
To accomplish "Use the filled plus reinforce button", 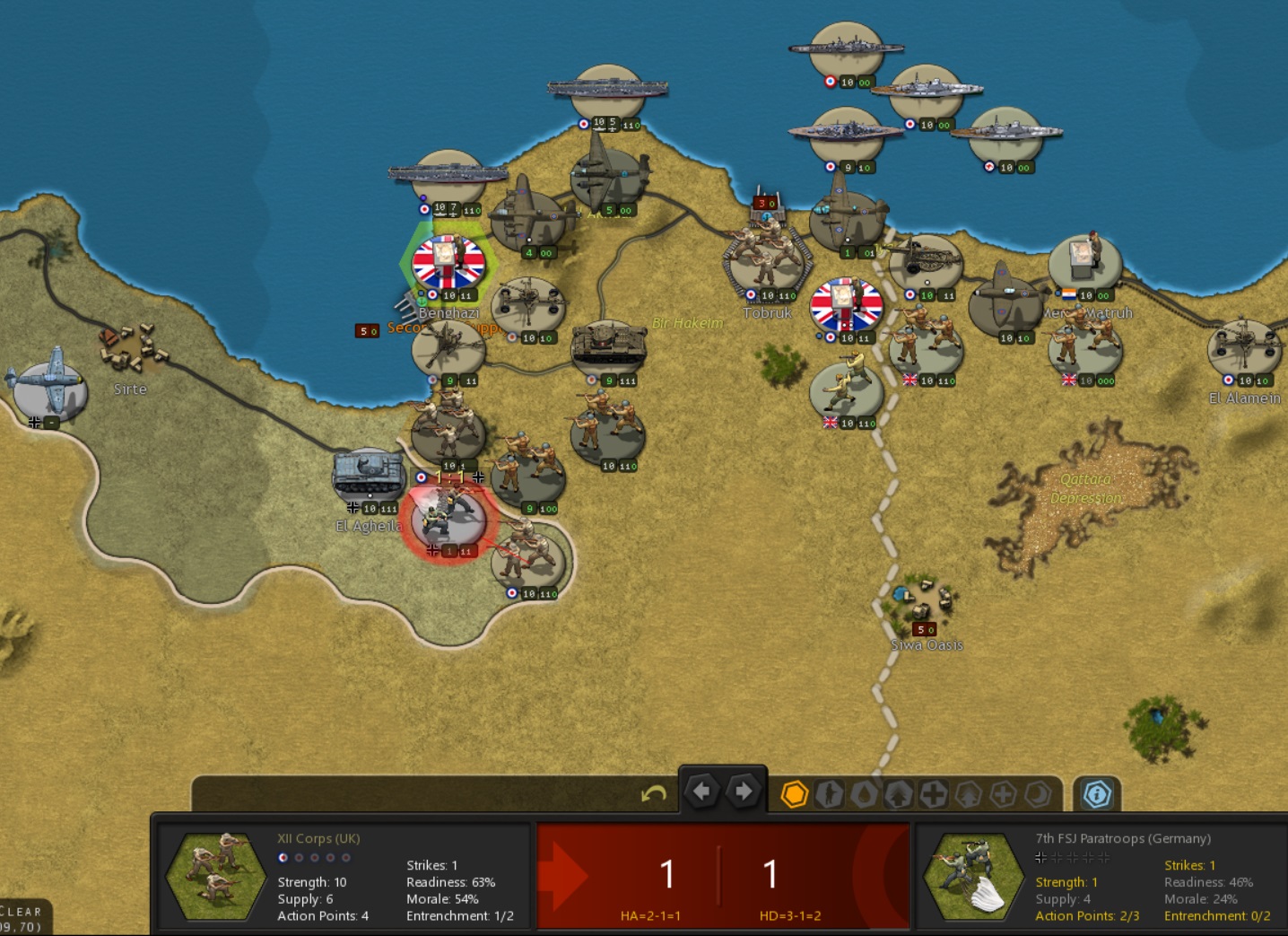I will point(934,794).
